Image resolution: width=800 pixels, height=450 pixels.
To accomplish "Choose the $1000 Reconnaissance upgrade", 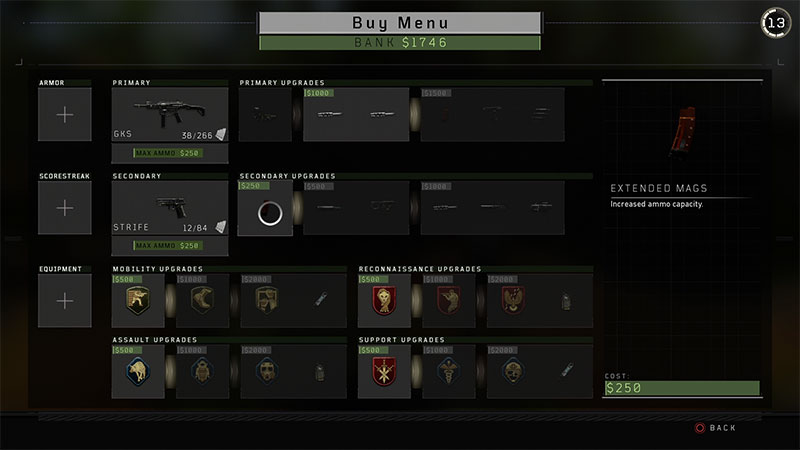I will point(448,301).
